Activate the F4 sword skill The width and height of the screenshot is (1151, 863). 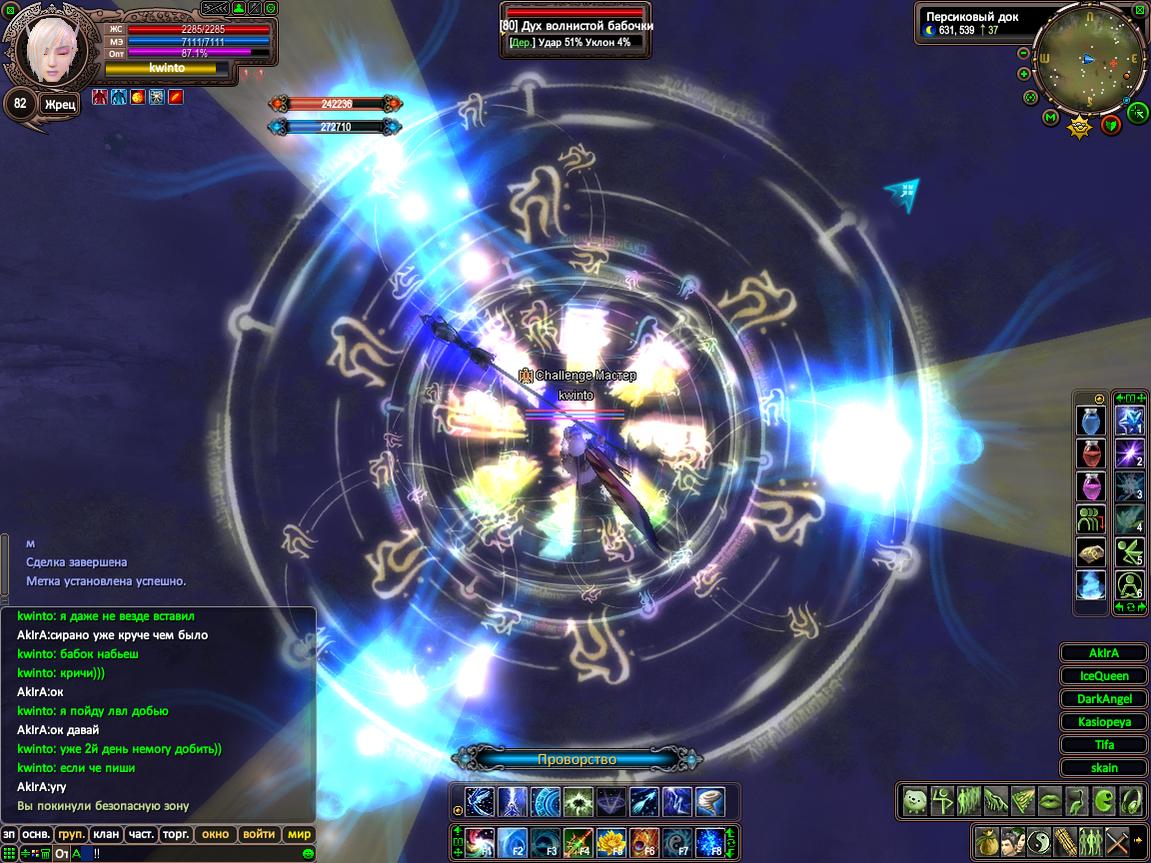577,842
